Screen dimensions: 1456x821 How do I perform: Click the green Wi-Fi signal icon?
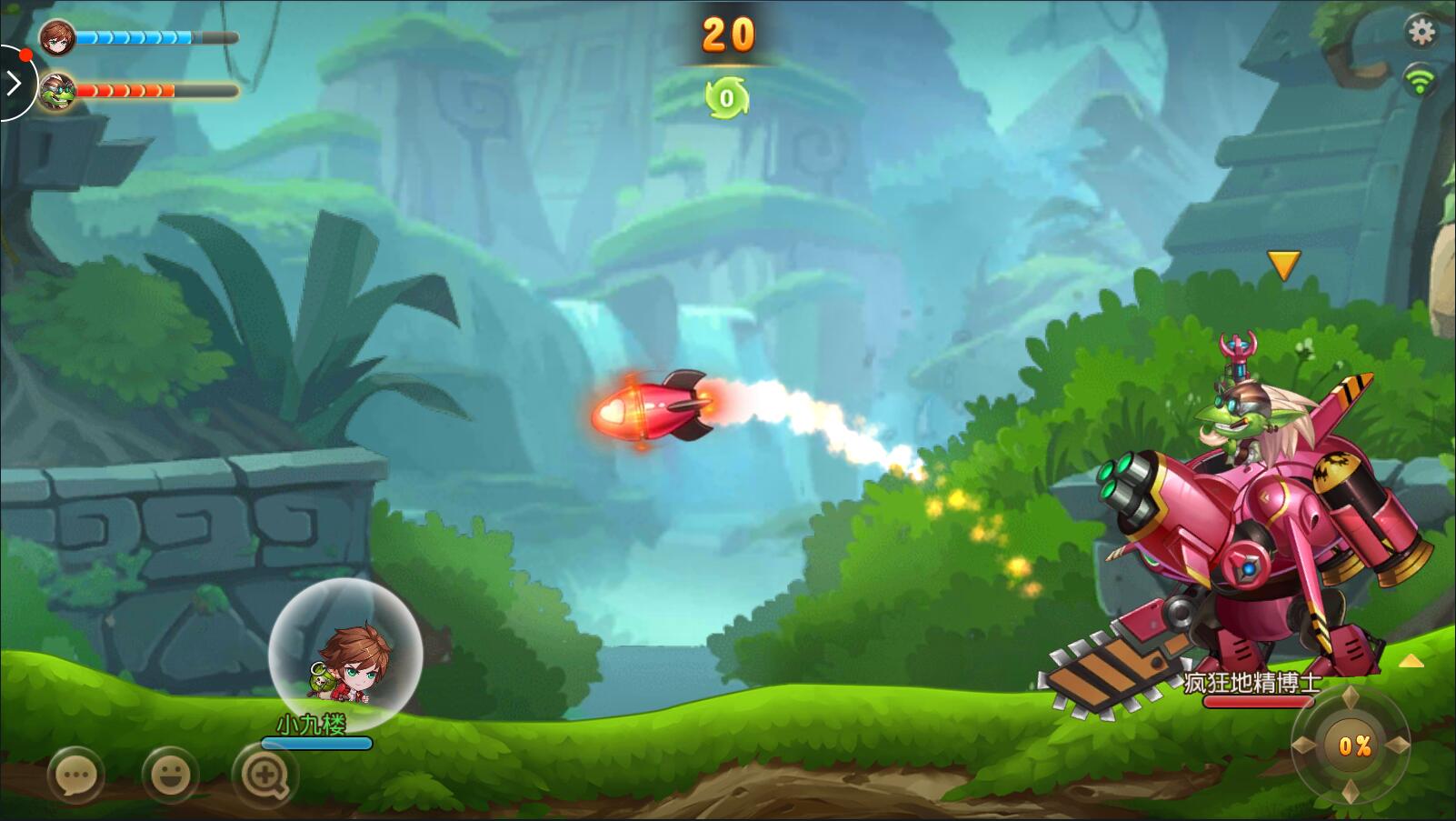tap(1420, 80)
